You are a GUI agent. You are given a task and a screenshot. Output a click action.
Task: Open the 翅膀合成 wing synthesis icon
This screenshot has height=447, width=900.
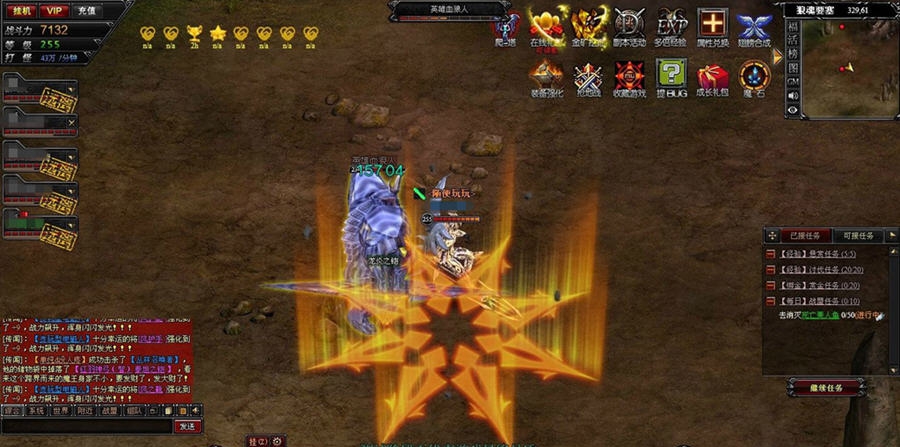(753, 26)
